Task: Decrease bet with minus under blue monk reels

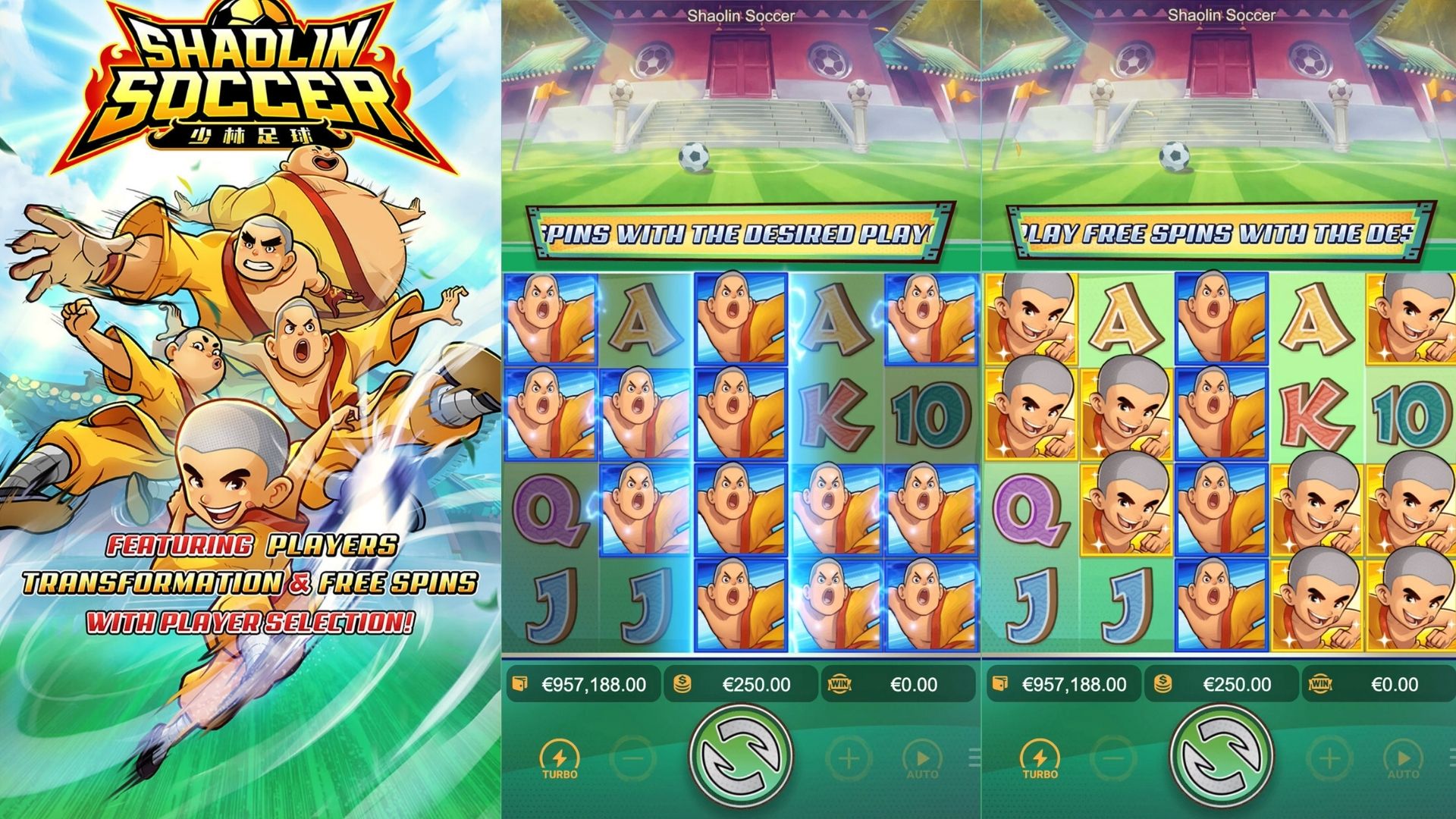Action: coord(634,758)
